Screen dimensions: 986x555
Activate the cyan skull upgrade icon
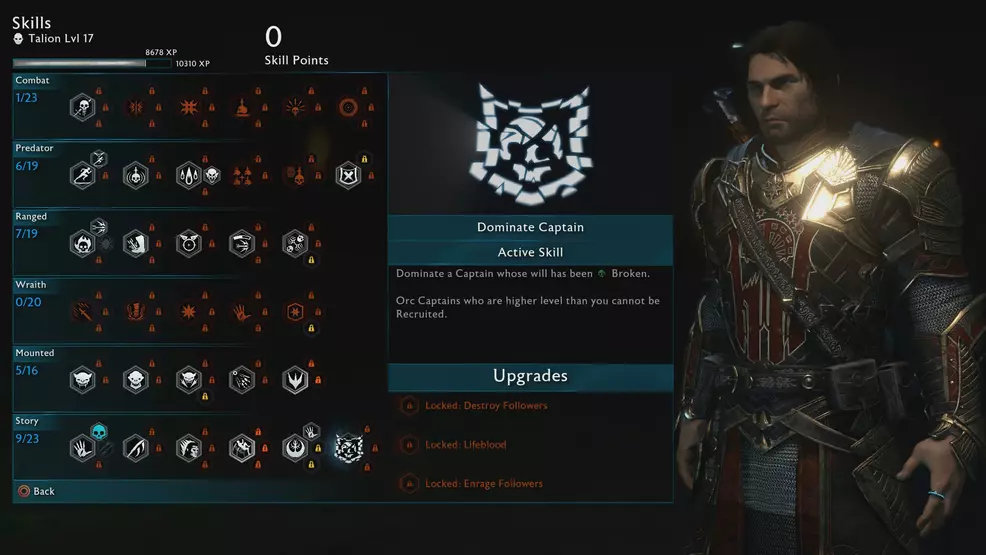click(x=99, y=431)
